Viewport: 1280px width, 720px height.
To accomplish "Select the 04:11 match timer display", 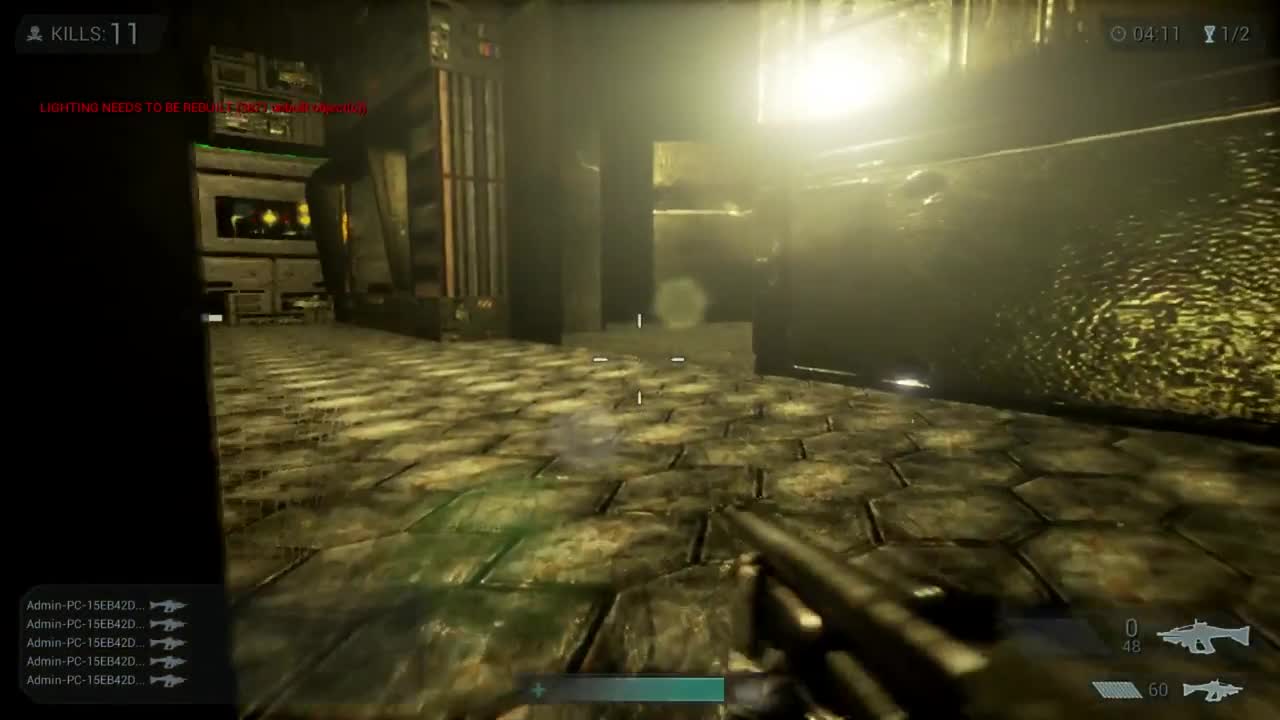I will [1155, 33].
